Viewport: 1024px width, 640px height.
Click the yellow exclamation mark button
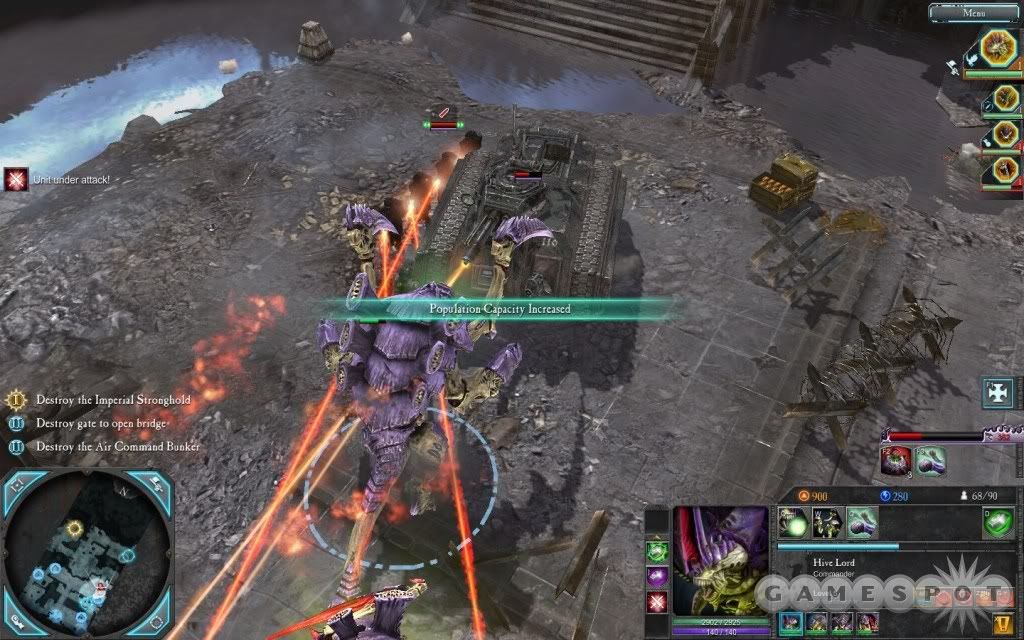click(x=1001, y=625)
